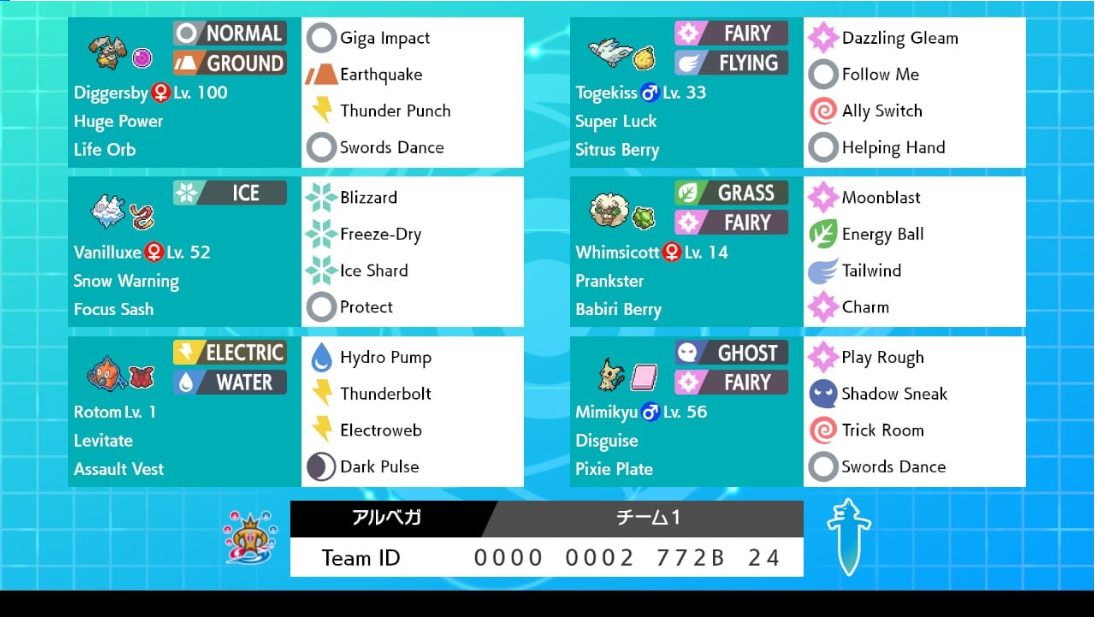Choose the Mimikyu team member panel
Screen dimensions: 1095x618
686,411
